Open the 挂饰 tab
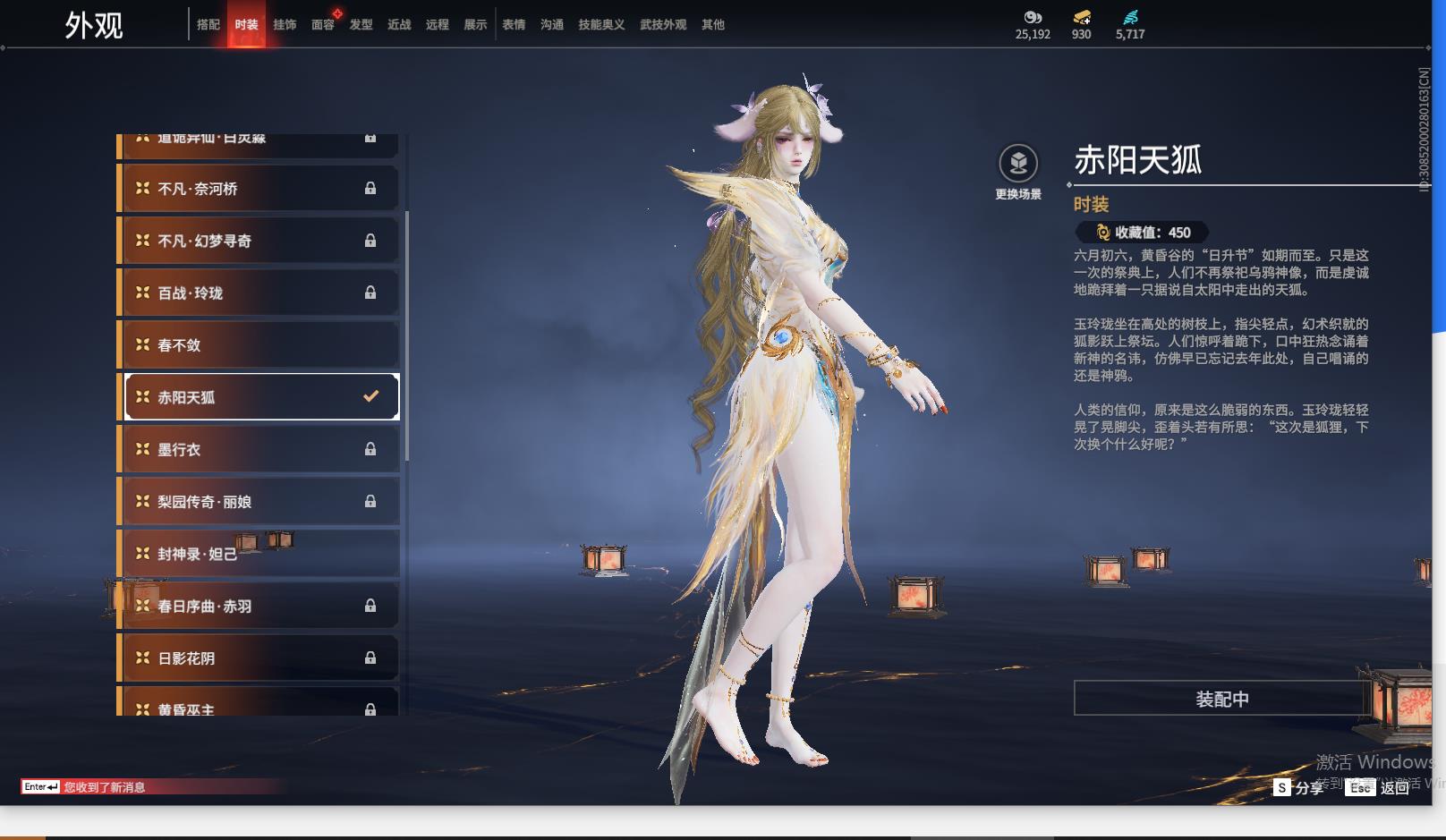The width and height of the screenshot is (1446, 840). 285,25
